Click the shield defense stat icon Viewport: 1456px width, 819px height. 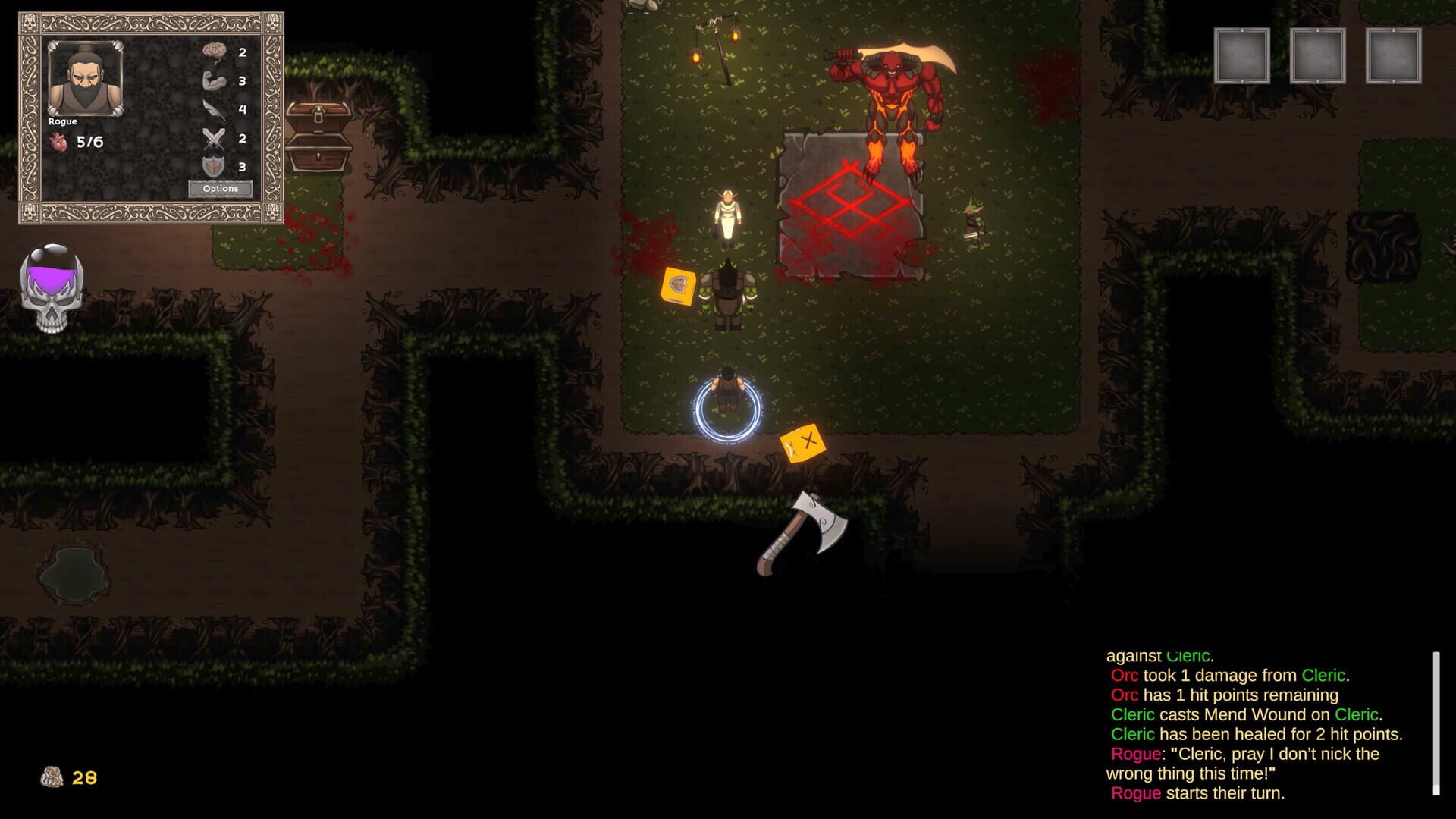pyautogui.click(x=215, y=166)
